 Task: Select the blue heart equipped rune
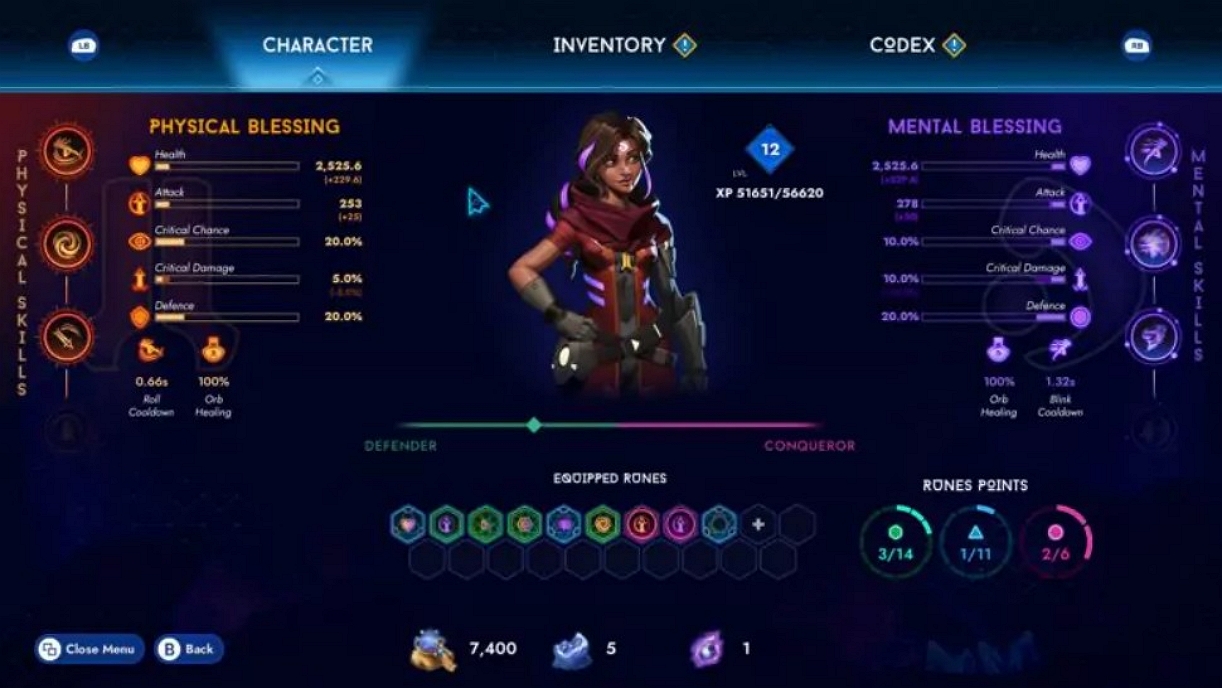407,524
